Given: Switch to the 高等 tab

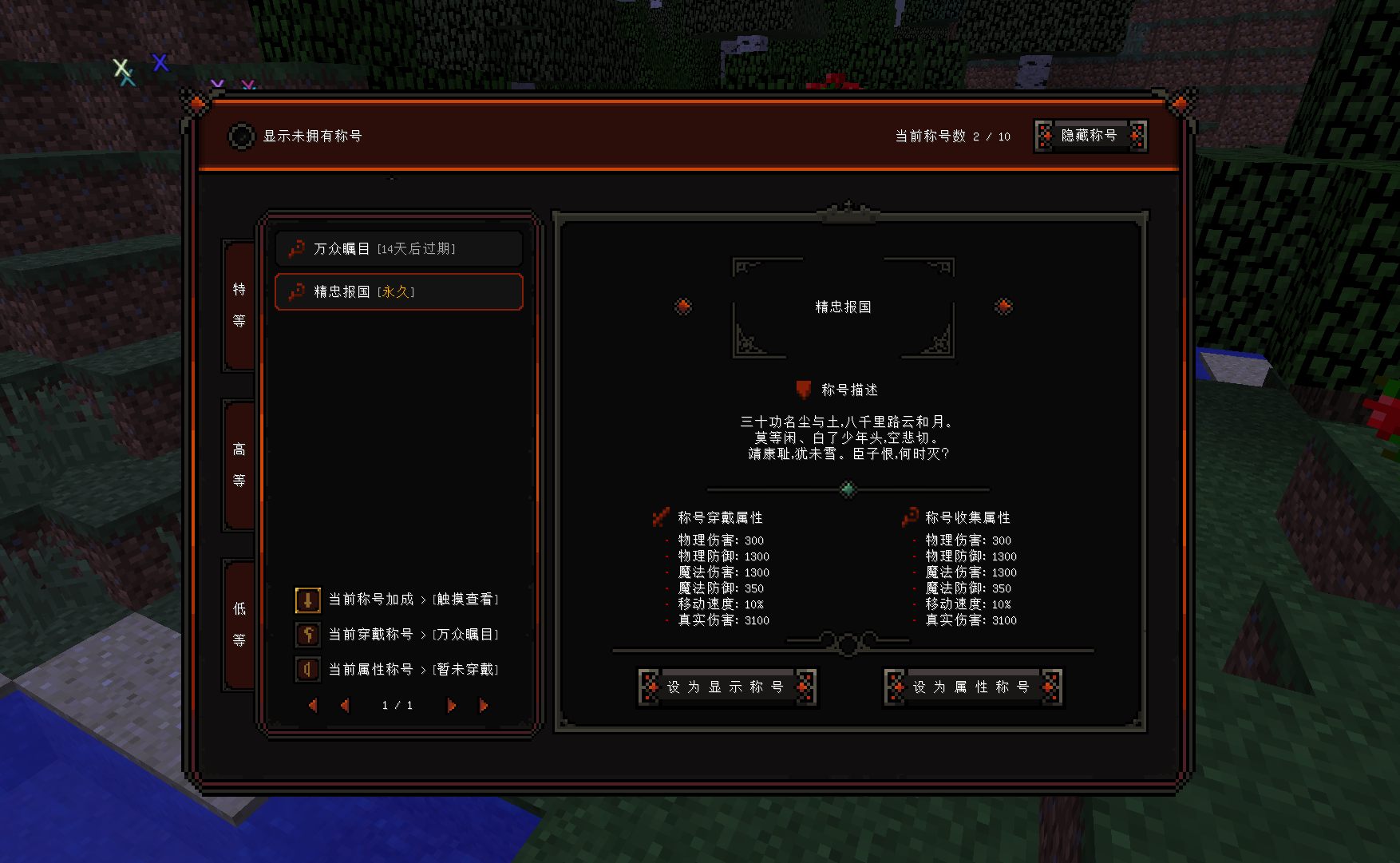Looking at the screenshot, I should pos(239,465).
